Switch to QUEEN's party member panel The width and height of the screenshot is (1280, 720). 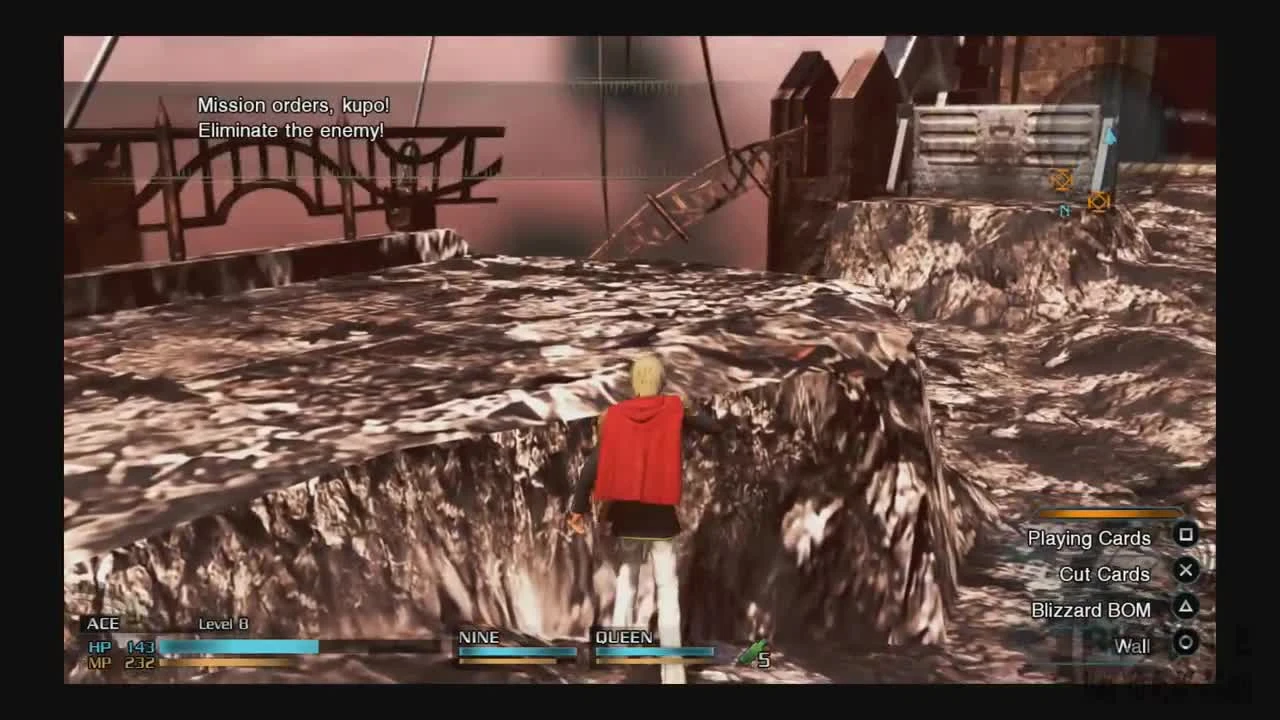pos(653,645)
